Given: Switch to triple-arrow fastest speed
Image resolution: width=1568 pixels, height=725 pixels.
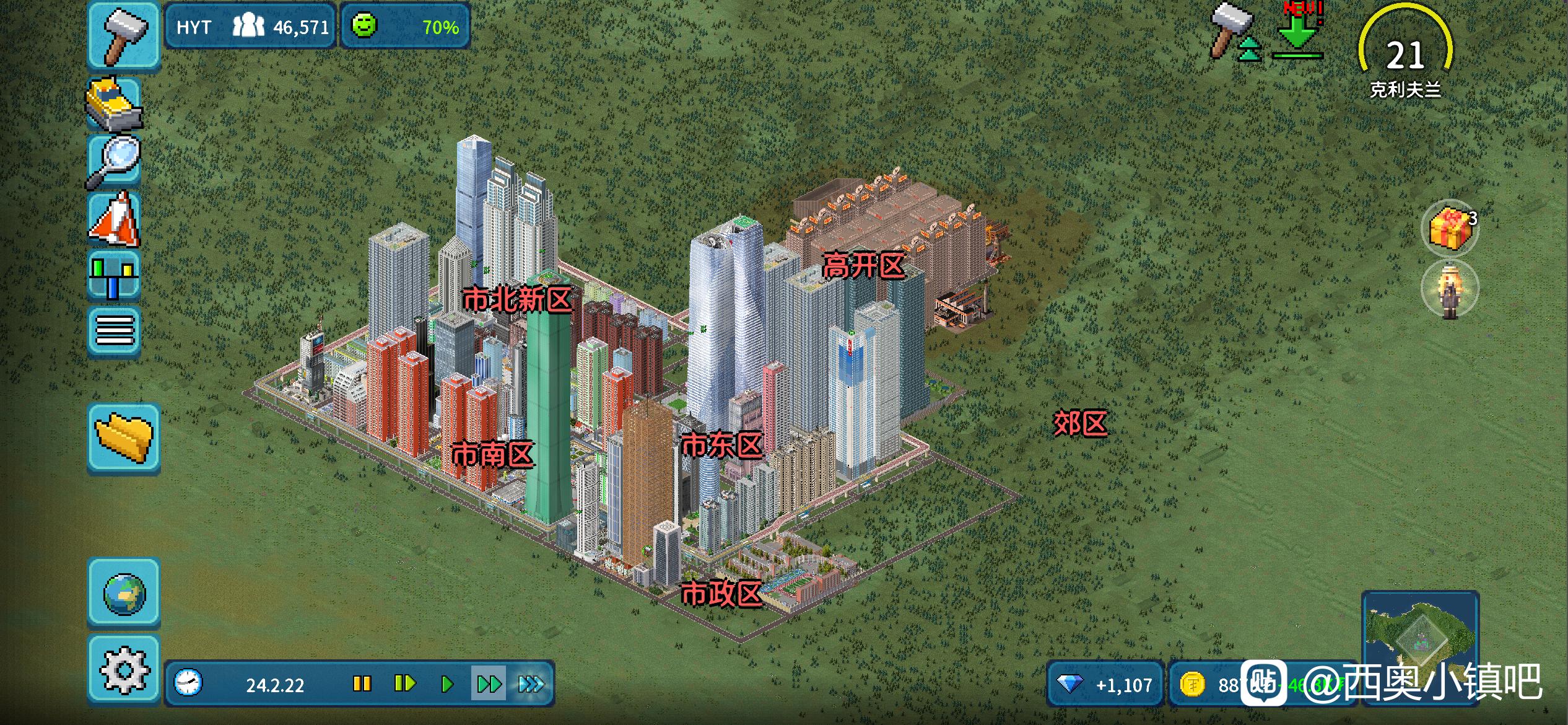Looking at the screenshot, I should click(x=531, y=684).
